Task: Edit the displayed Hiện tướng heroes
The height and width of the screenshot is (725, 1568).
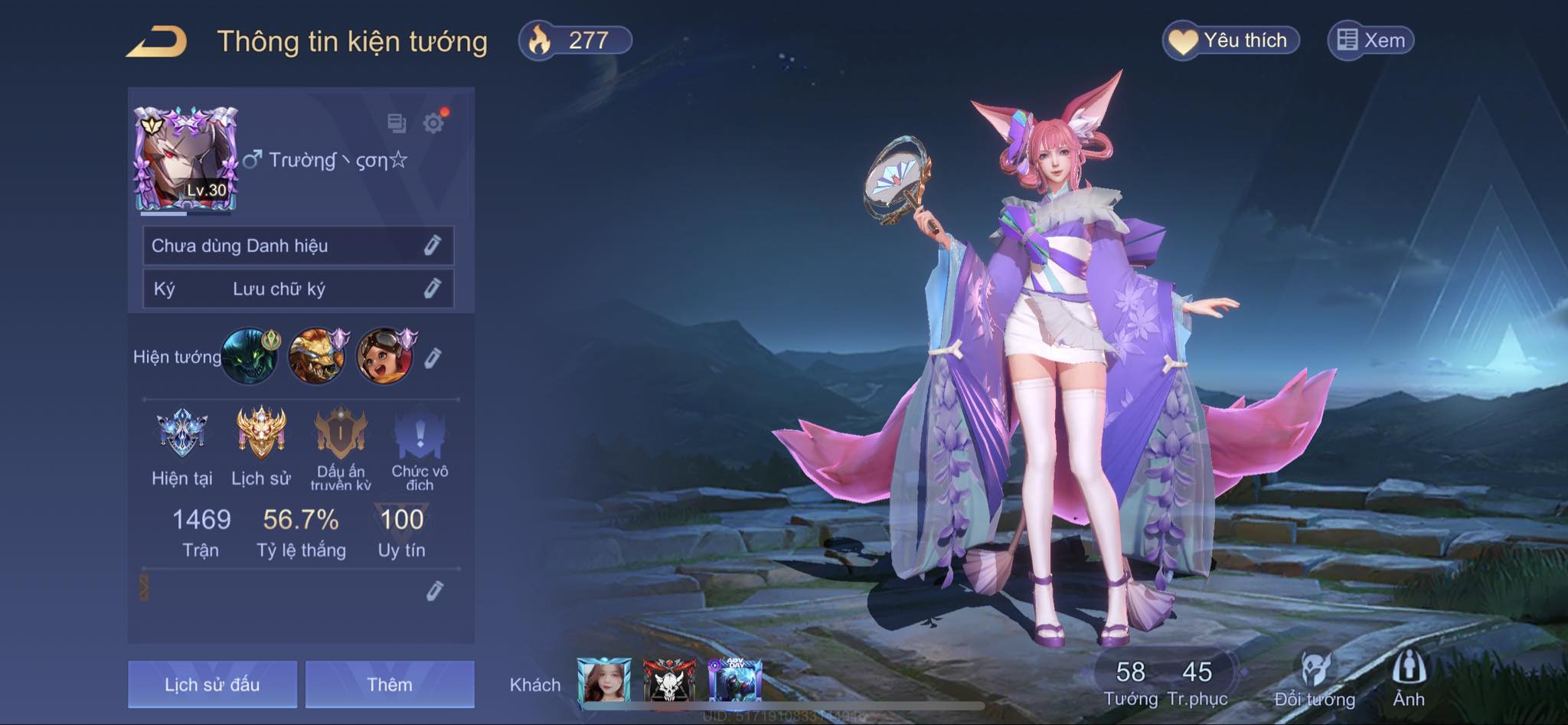Action: [x=433, y=358]
